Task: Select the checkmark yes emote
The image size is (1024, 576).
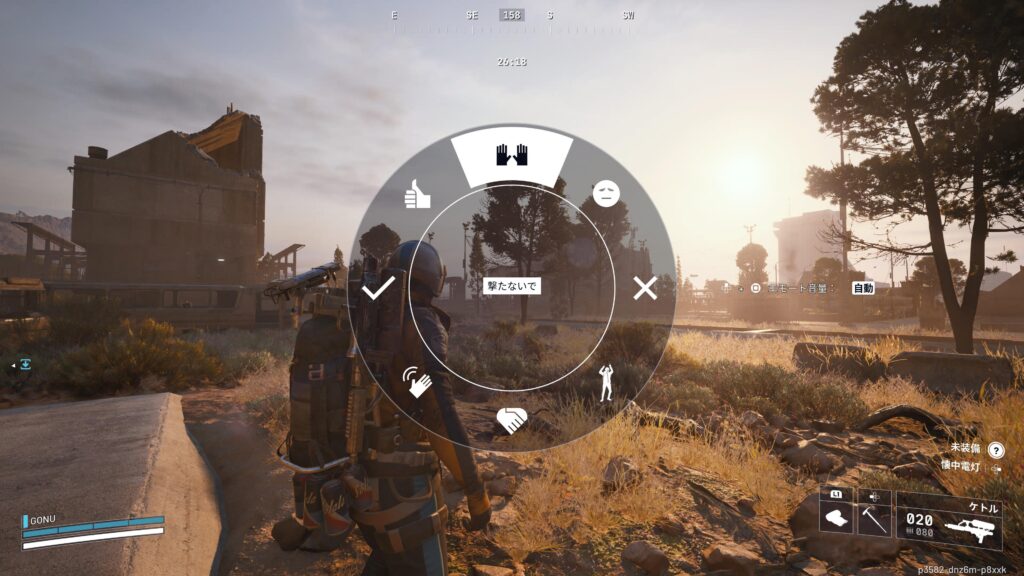Action: (x=378, y=289)
